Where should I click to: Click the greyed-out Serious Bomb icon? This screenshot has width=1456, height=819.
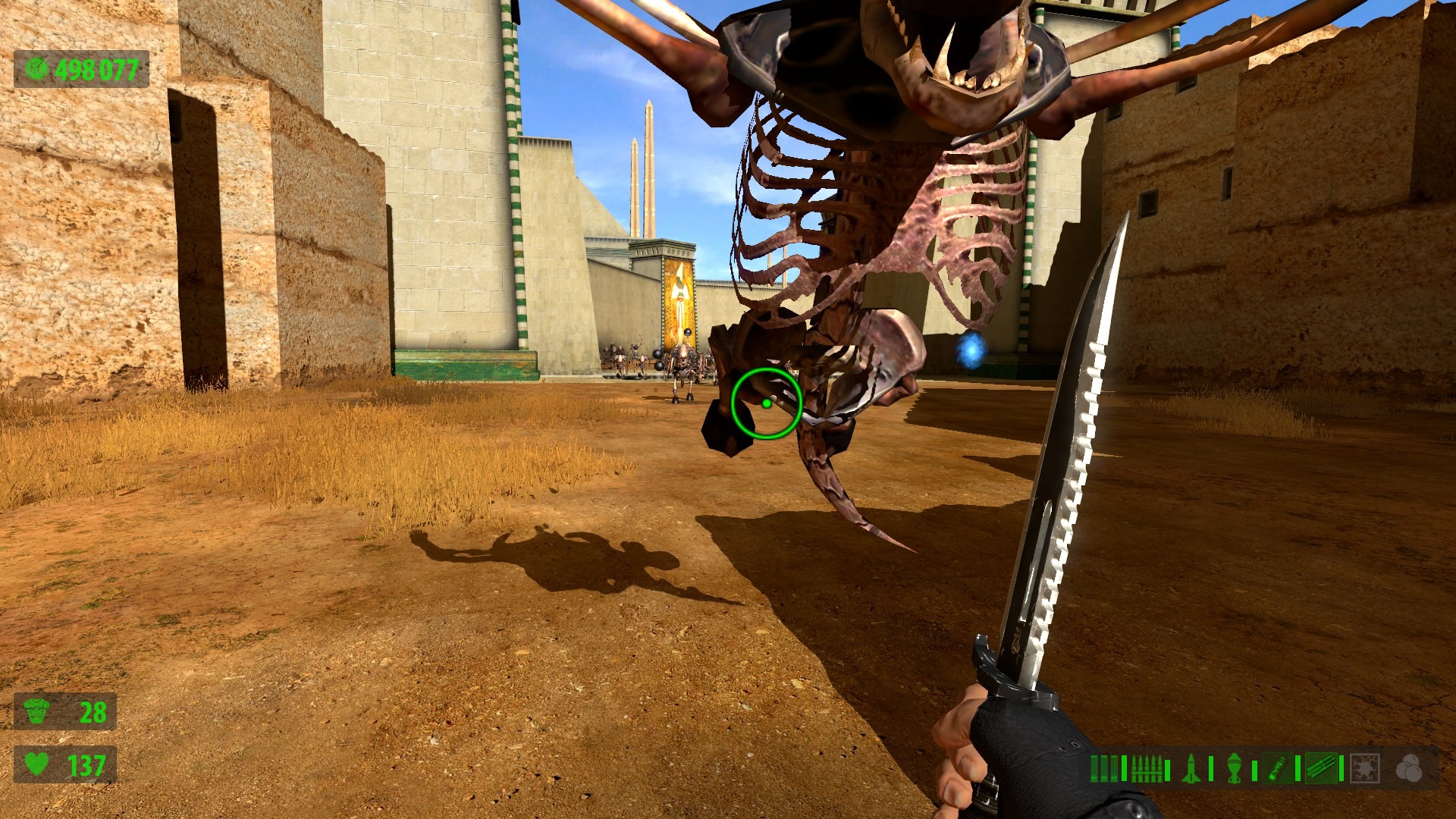(1364, 768)
